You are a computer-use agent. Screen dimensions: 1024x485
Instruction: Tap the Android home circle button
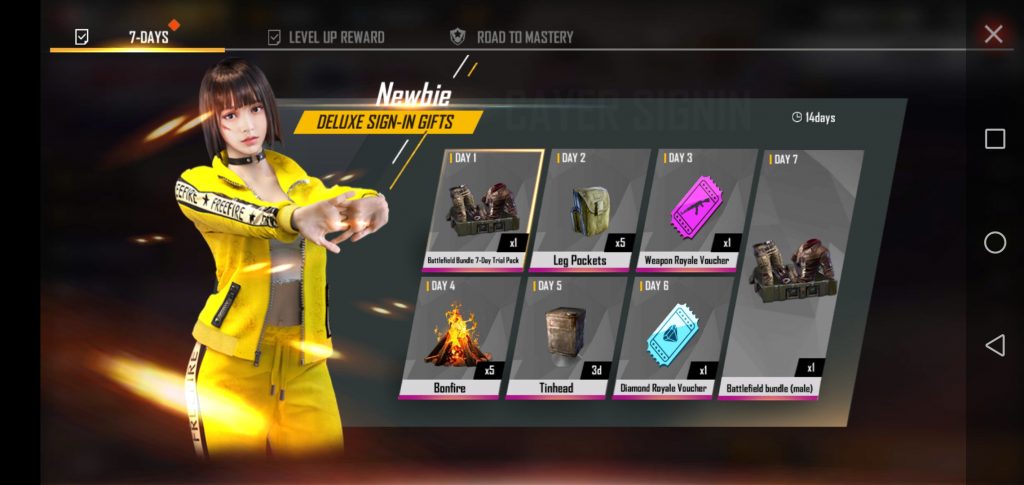[995, 242]
